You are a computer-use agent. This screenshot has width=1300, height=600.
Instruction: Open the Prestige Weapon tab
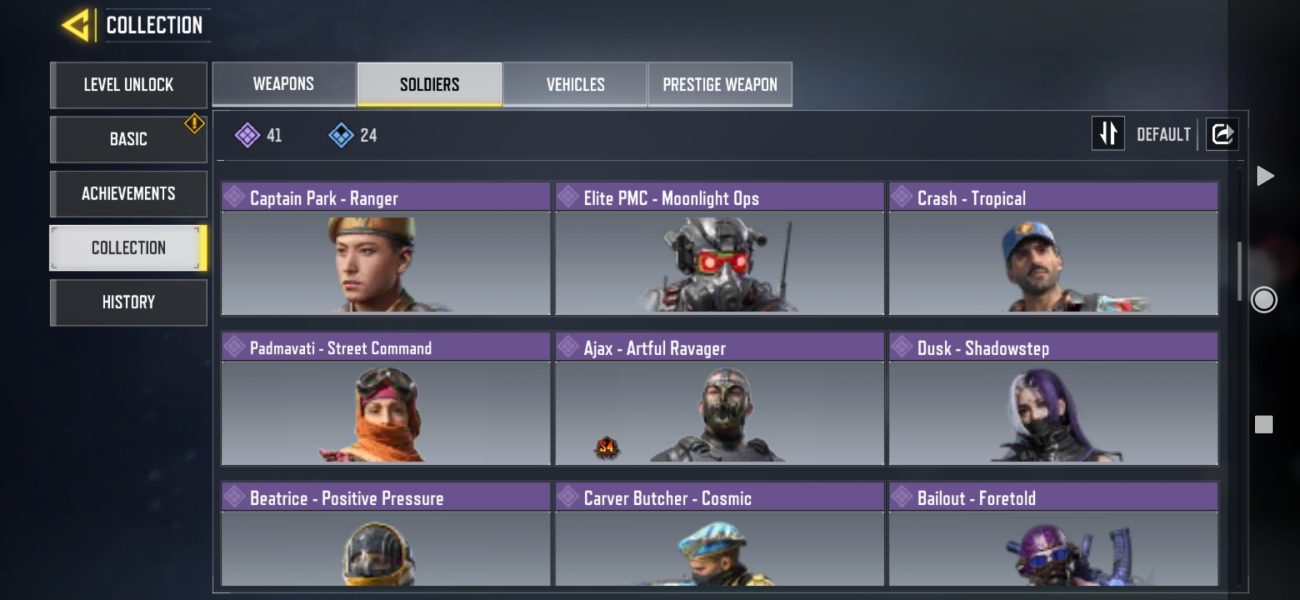(720, 84)
